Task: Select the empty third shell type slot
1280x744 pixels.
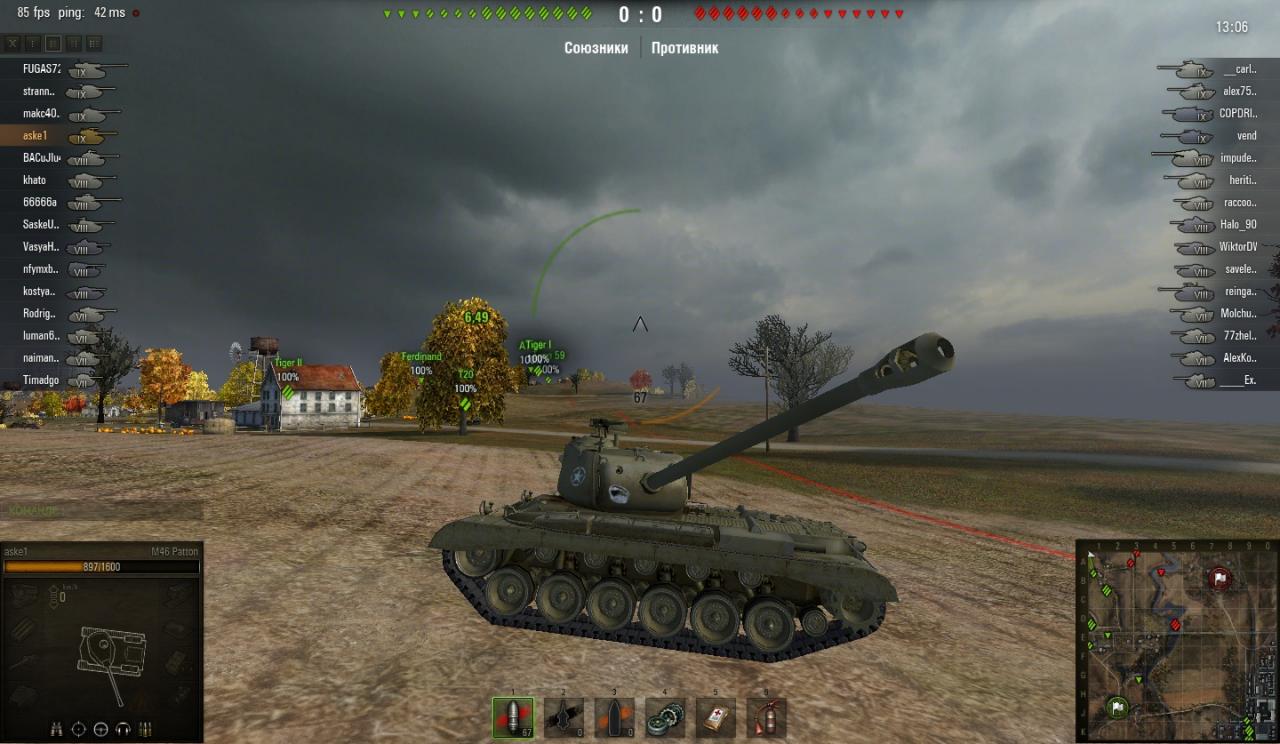Action: 614,717
